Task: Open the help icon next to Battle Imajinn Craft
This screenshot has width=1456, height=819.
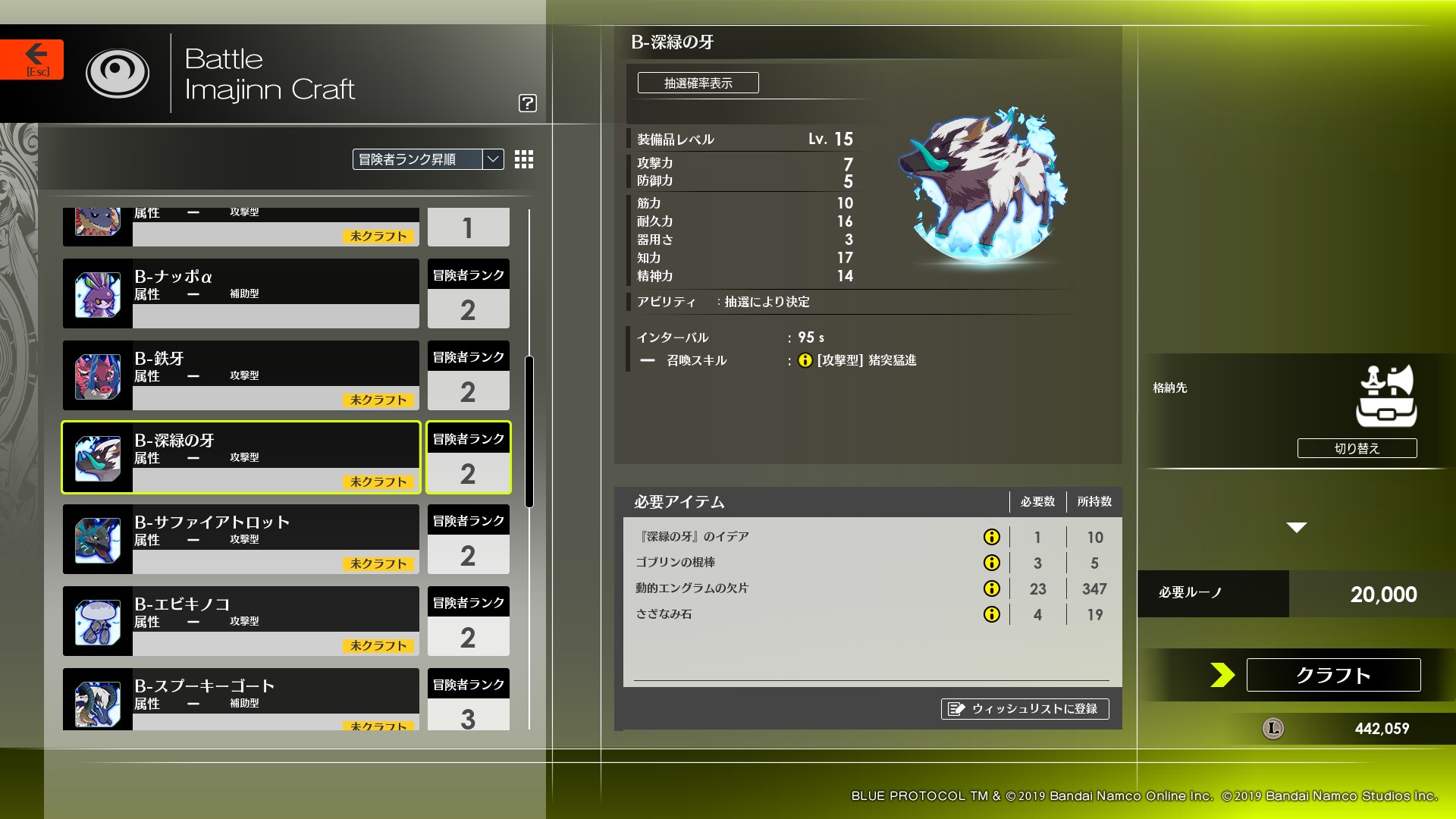Action: 528,104
